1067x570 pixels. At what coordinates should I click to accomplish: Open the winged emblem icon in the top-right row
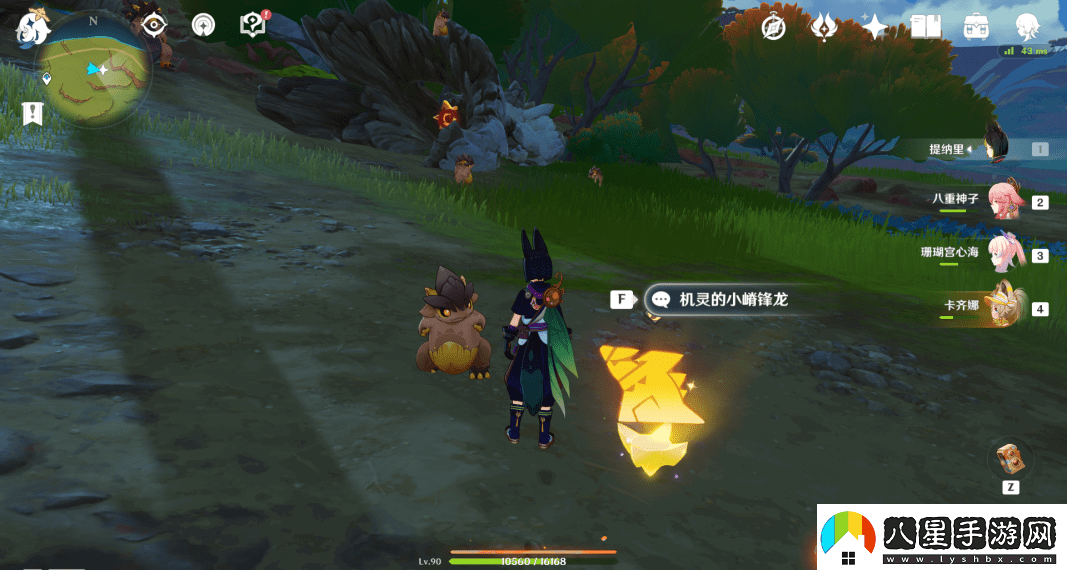824,28
